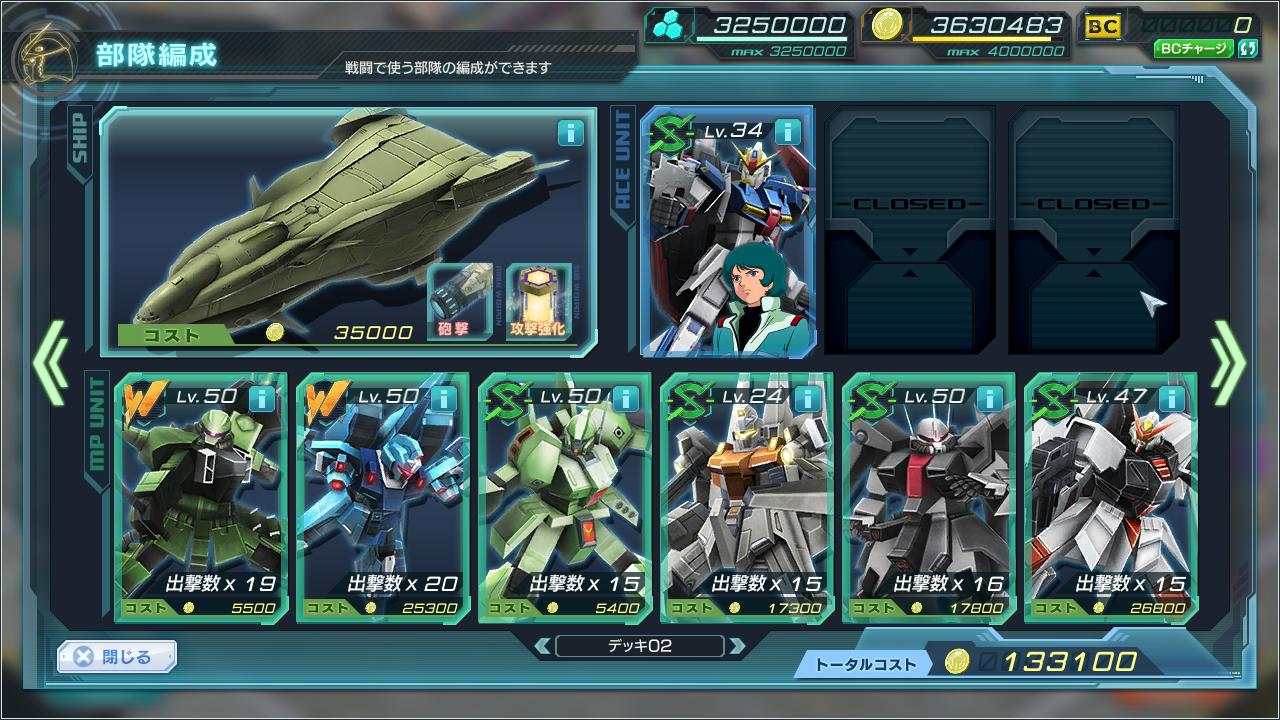This screenshot has height=720, width=1280.
Task: Show info for the Lv.47 MP unit
Action: coord(1170,399)
